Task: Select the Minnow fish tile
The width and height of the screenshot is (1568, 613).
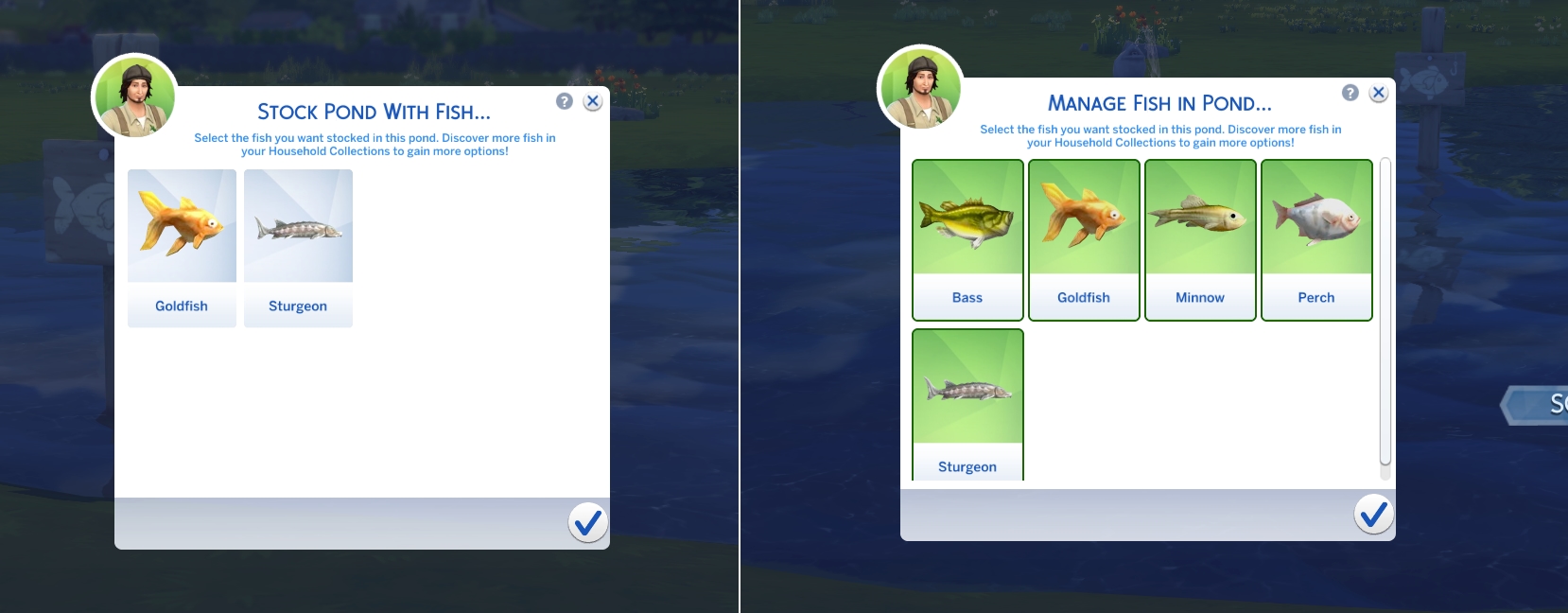Action: (x=1200, y=240)
